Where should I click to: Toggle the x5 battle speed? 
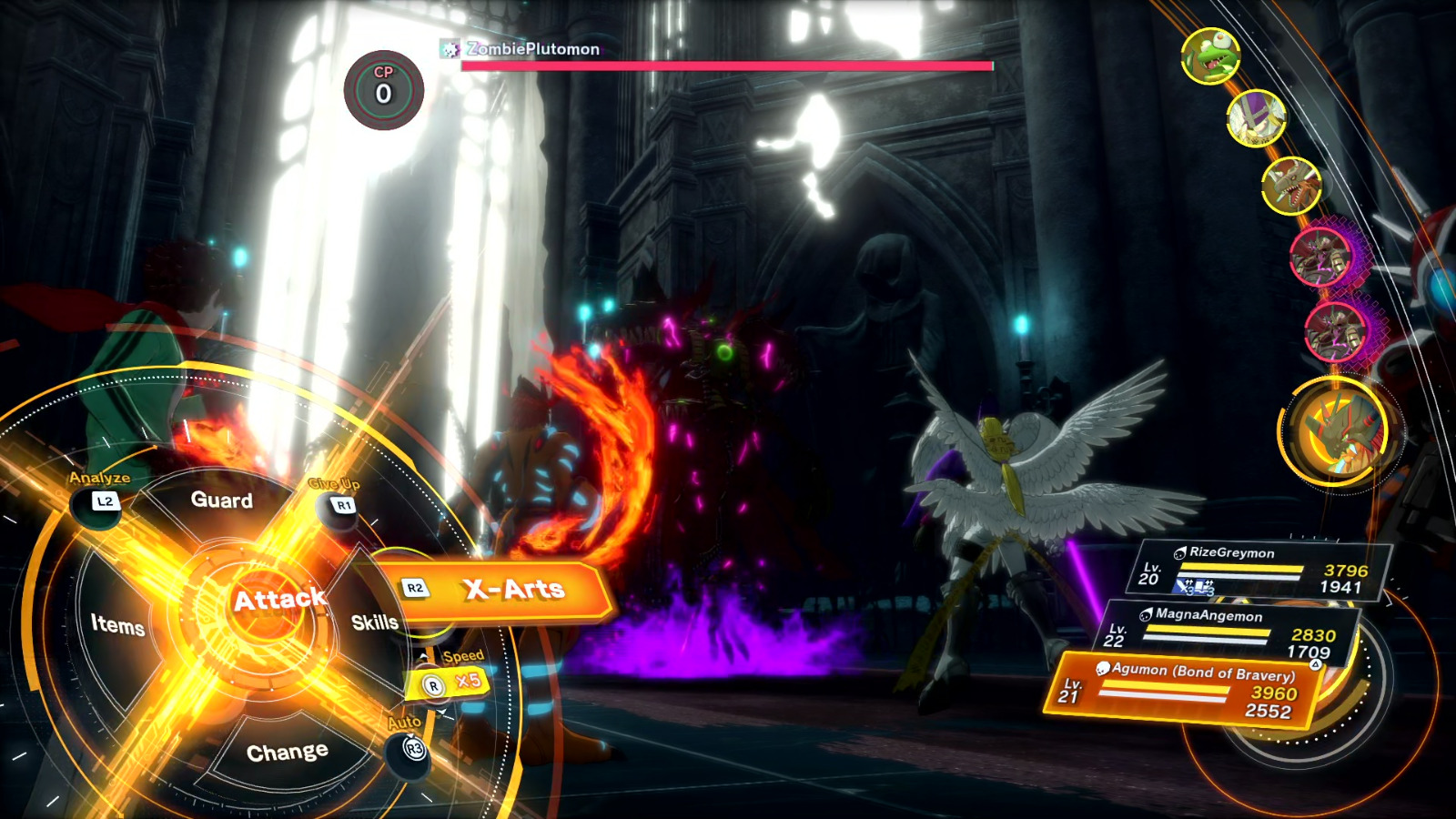pyautogui.click(x=453, y=682)
